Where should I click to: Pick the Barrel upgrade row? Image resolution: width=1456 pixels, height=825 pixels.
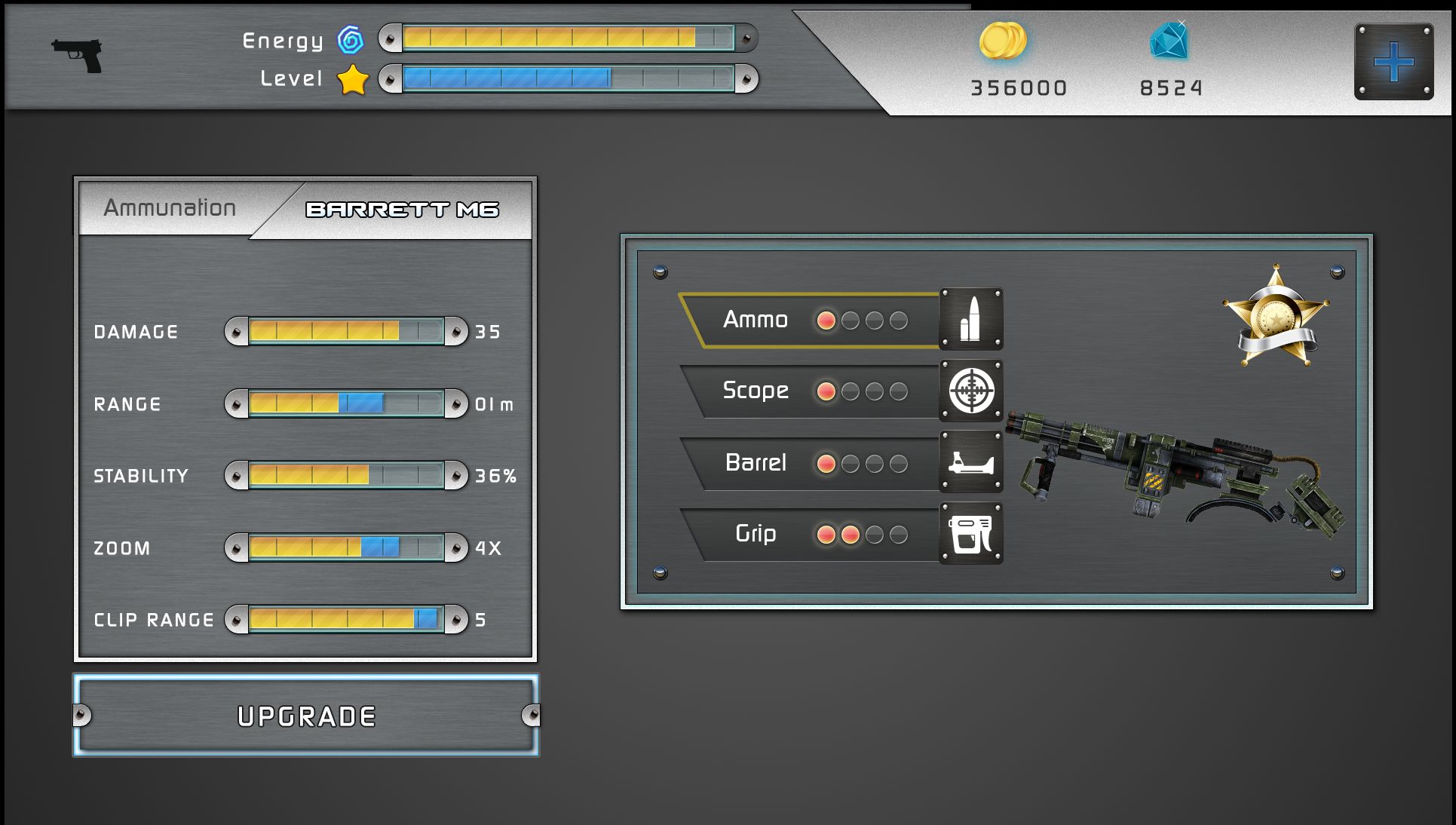811,463
